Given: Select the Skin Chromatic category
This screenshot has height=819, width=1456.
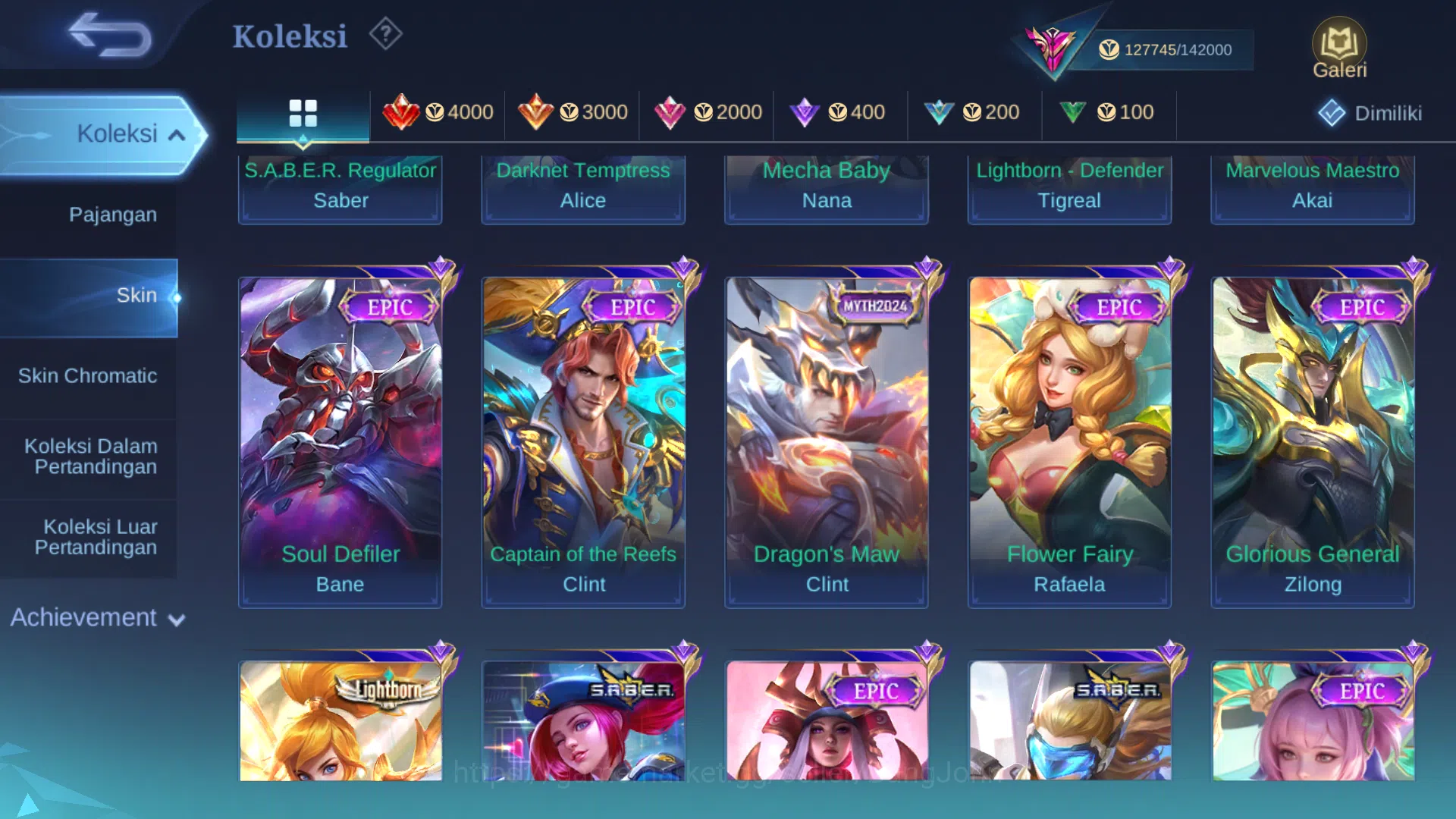Looking at the screenshot, I should coord(89,375).
